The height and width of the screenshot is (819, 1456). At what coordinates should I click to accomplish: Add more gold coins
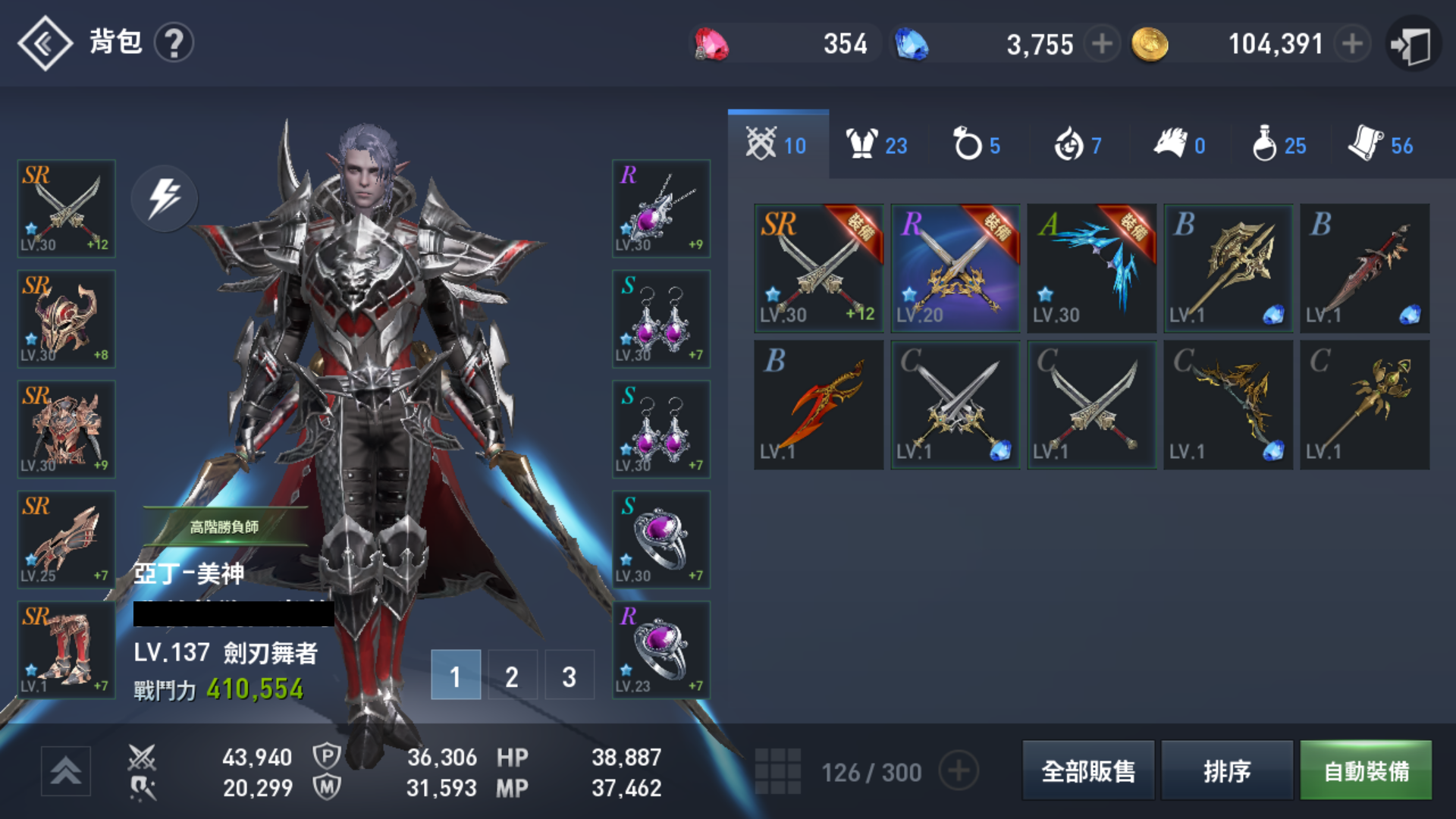pos(1352,44)
